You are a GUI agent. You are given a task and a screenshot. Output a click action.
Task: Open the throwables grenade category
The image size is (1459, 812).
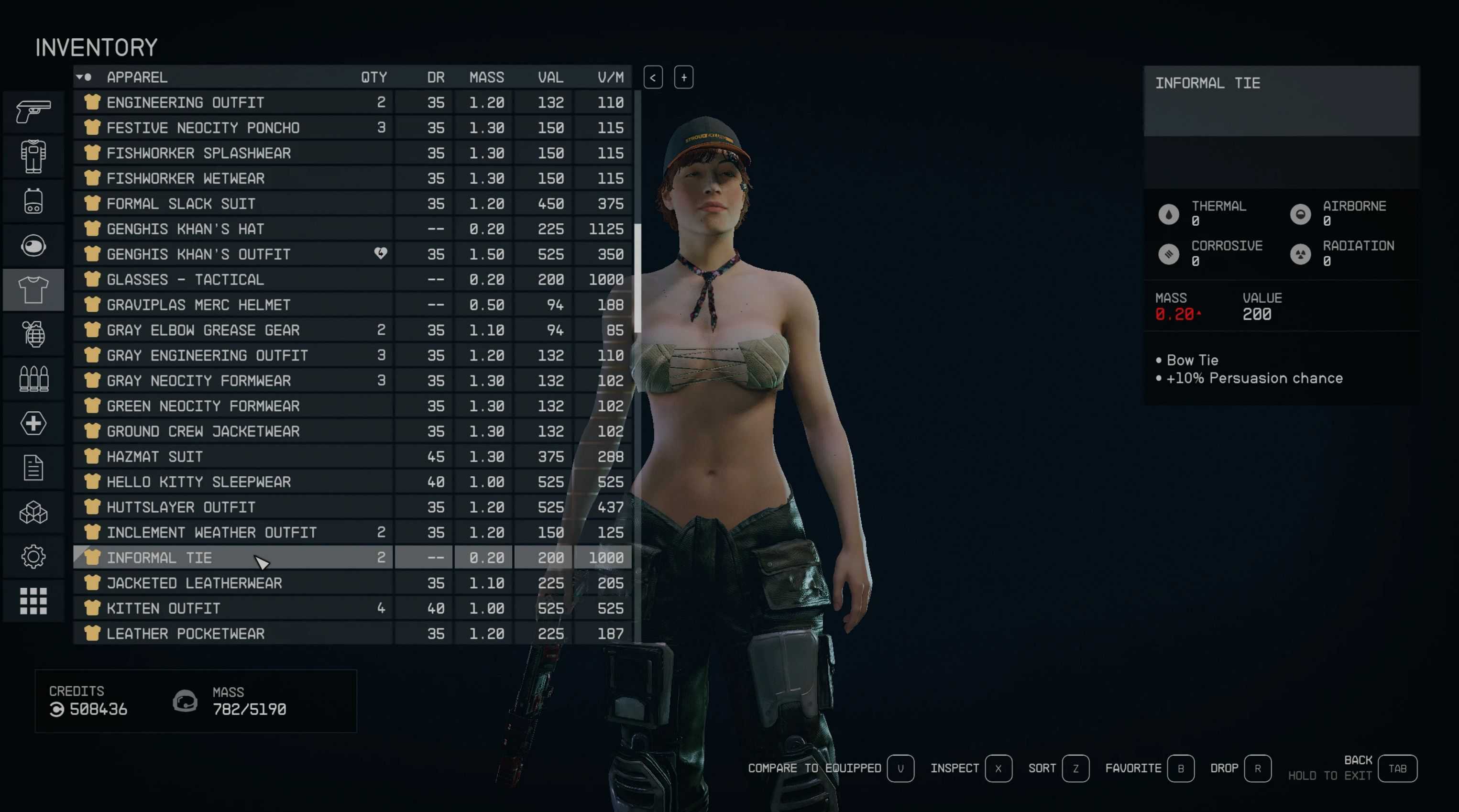33,334
